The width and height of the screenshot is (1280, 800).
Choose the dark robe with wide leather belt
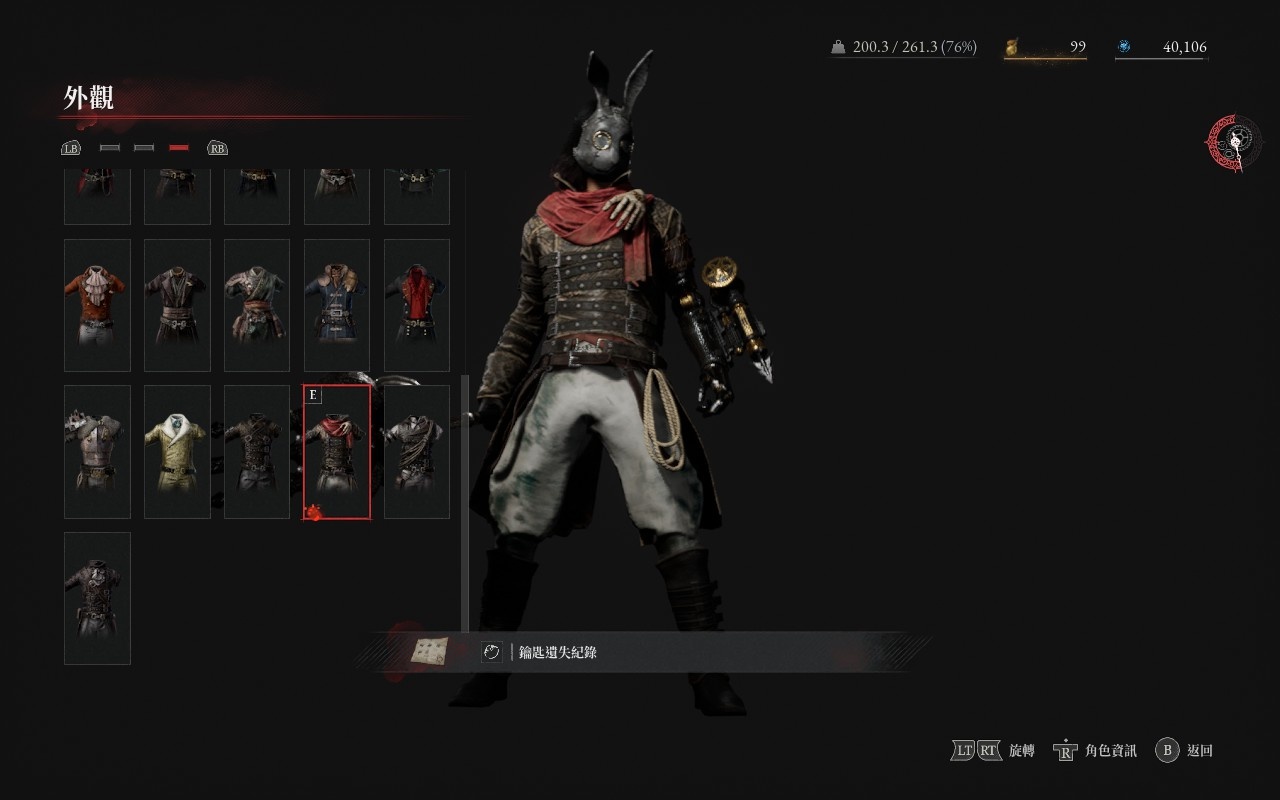click(177, 305)
